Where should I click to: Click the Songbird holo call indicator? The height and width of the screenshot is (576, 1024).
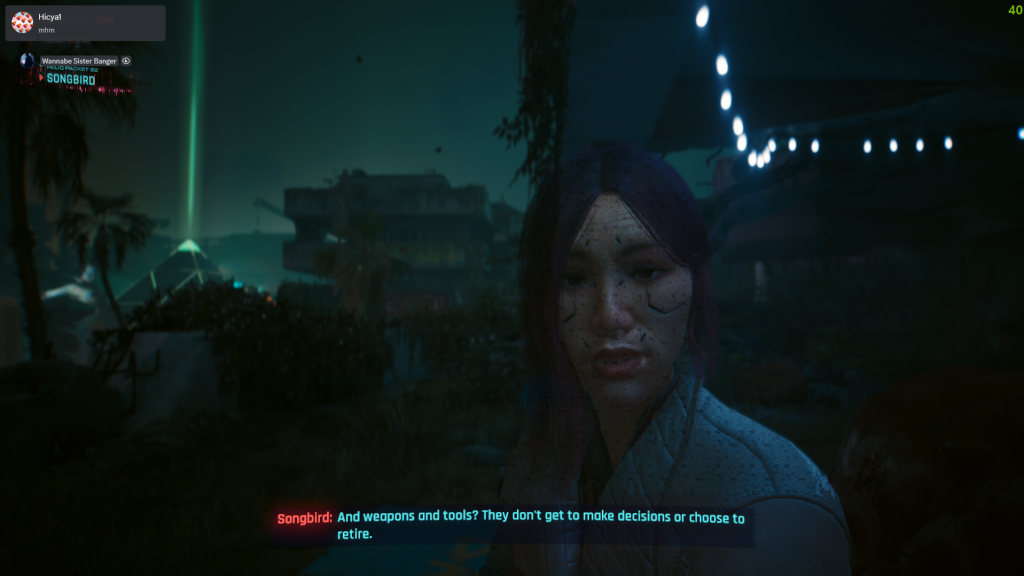click(71, 78)
